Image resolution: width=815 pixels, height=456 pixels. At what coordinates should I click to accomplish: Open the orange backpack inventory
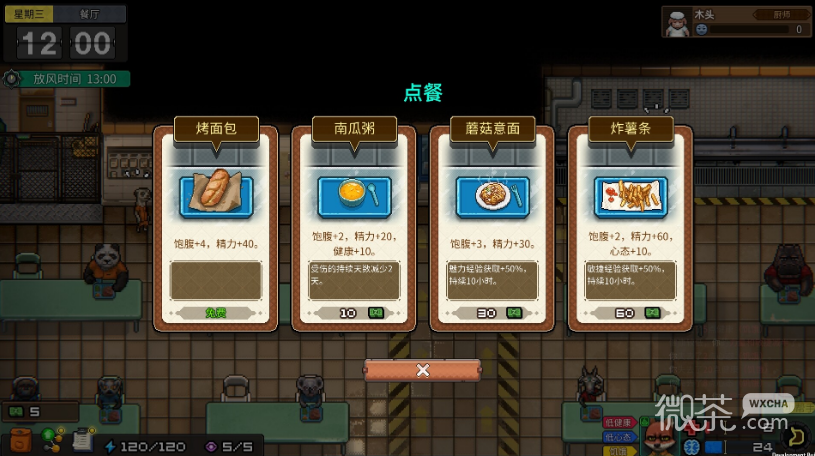click(21, 440)
